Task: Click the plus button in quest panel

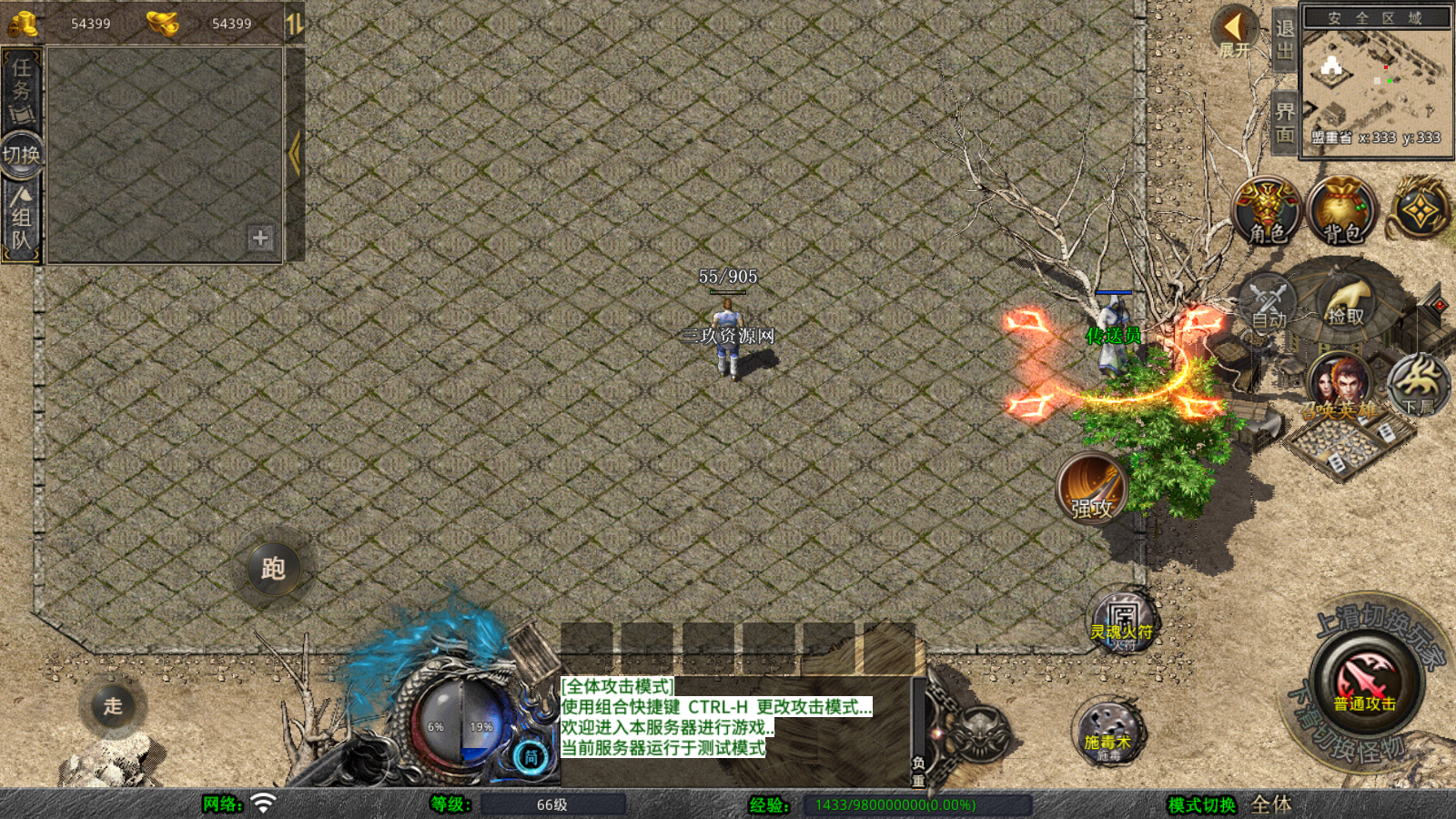Action: tap(260, 238)
